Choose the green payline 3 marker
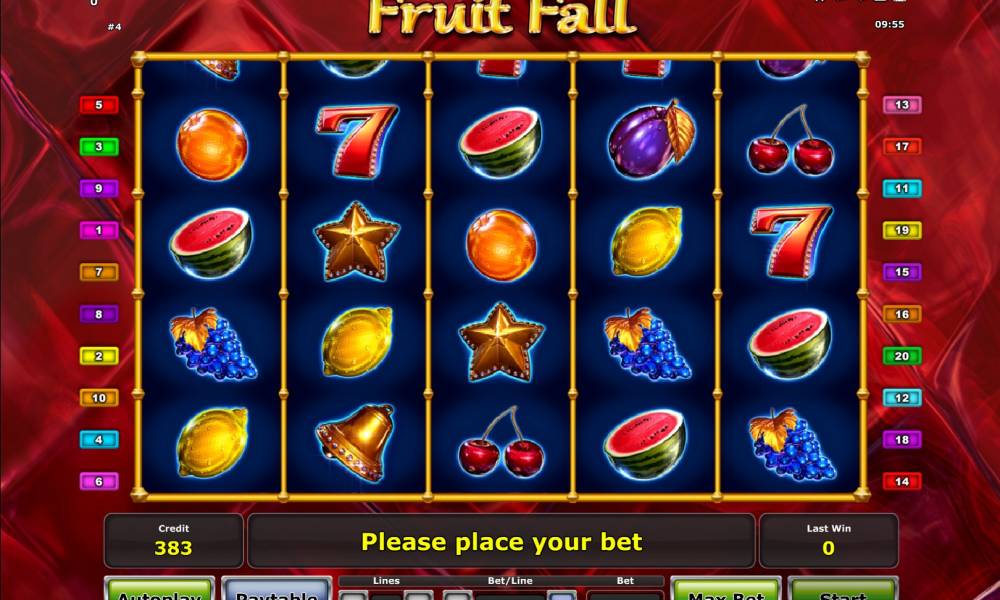 (99, 147)
